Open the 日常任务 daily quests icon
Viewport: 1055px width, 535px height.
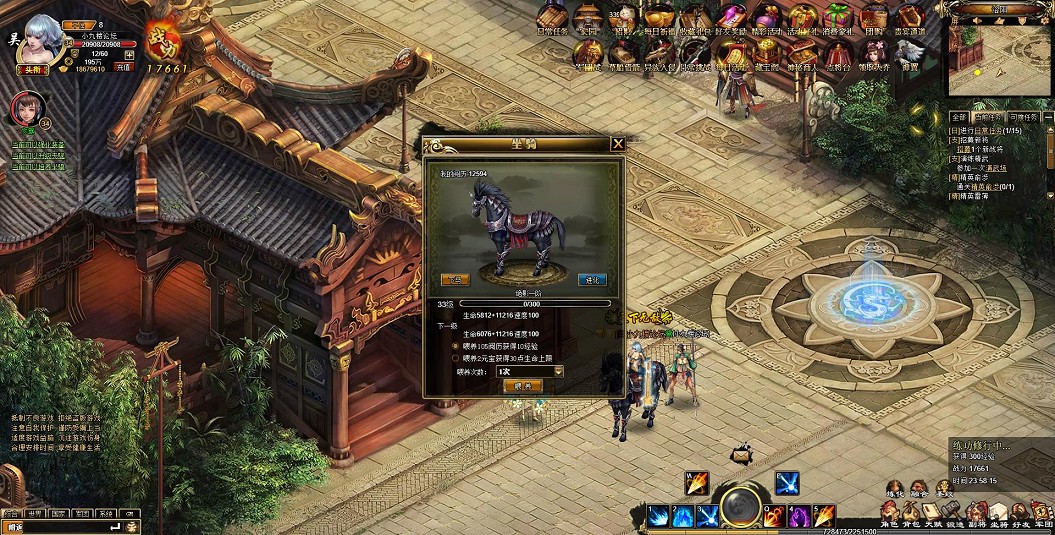pos(552,18)
